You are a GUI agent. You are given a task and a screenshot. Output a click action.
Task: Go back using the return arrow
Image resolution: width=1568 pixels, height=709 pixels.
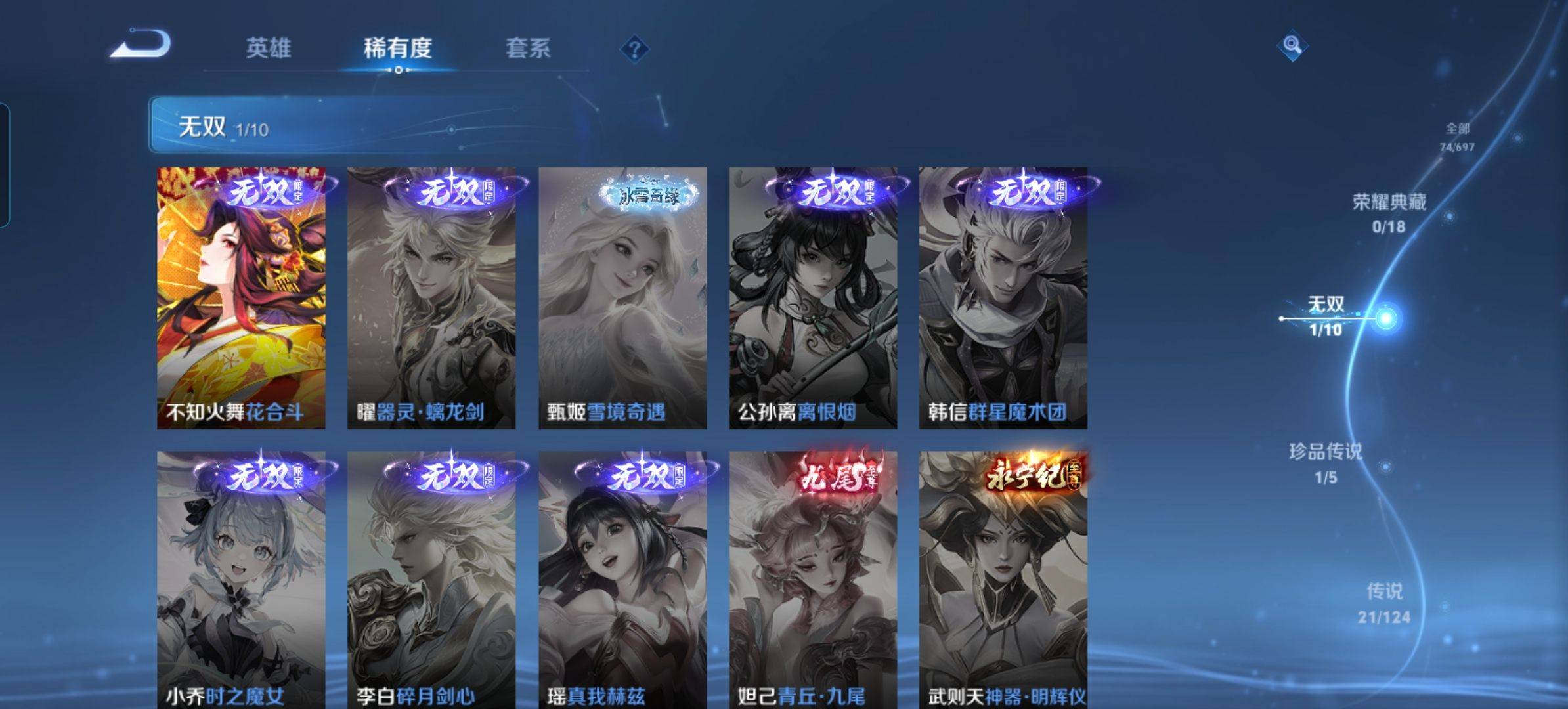[141, 45]
